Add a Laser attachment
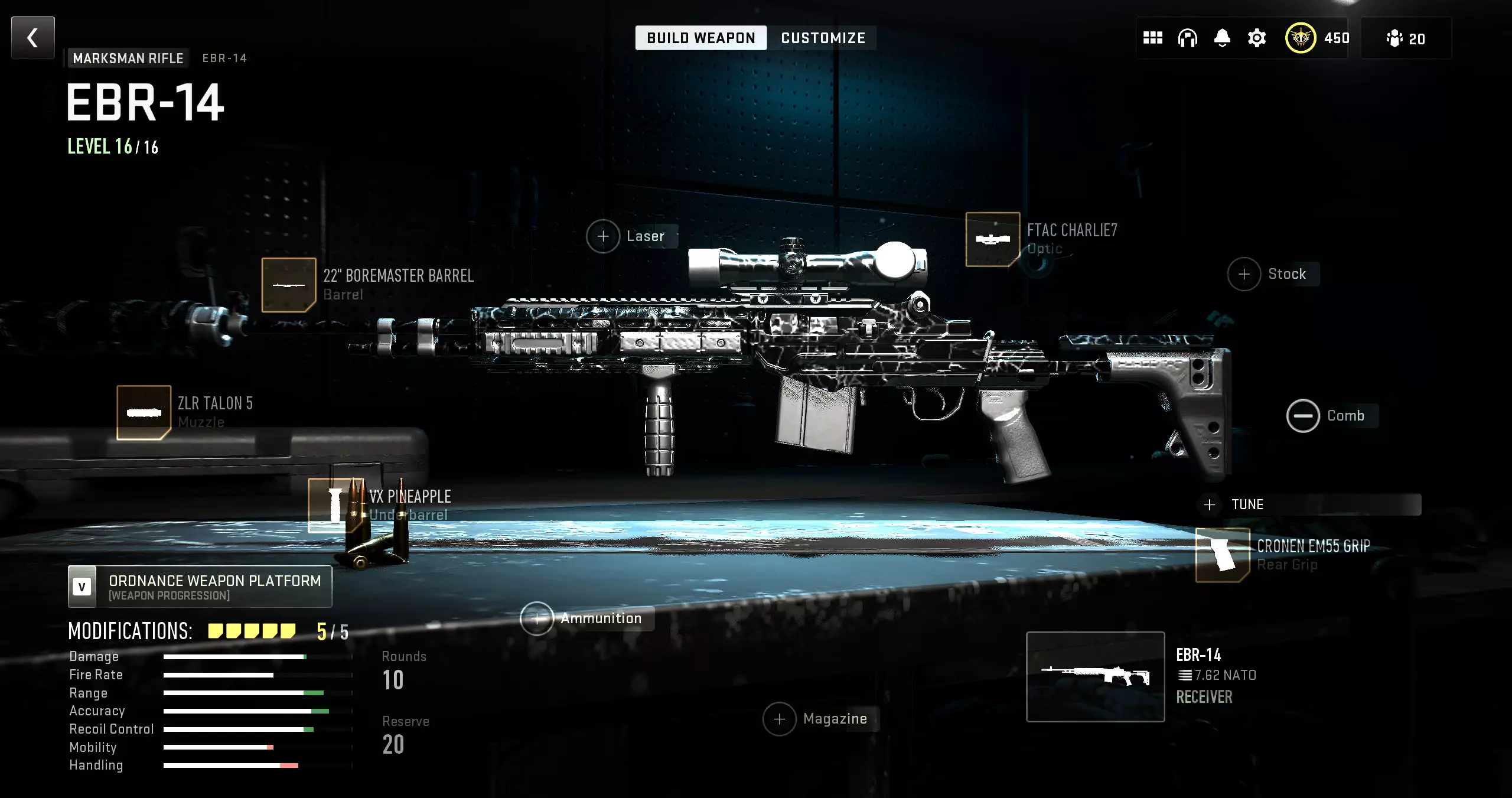 [603, 236]
